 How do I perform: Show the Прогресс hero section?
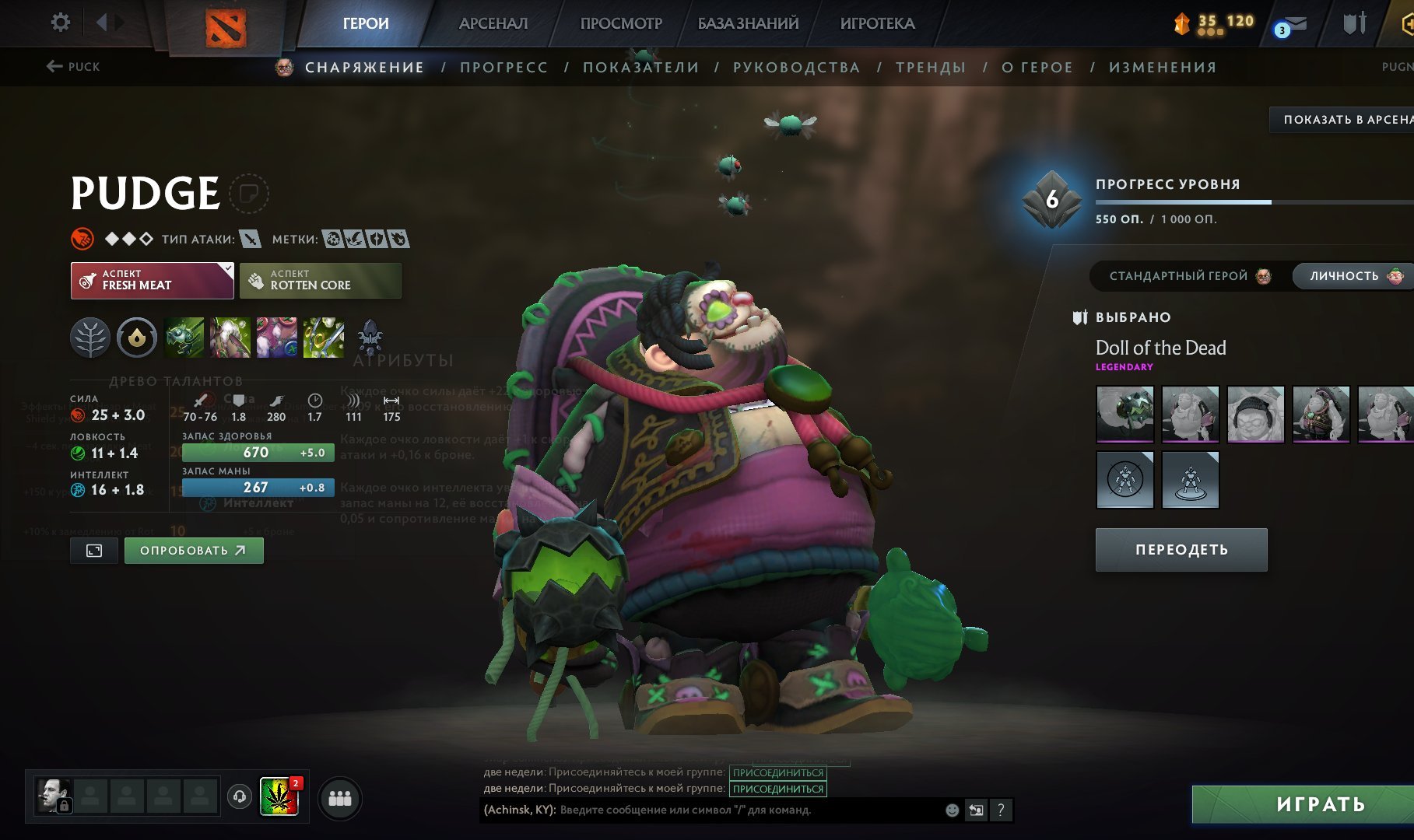coord(503,68)
